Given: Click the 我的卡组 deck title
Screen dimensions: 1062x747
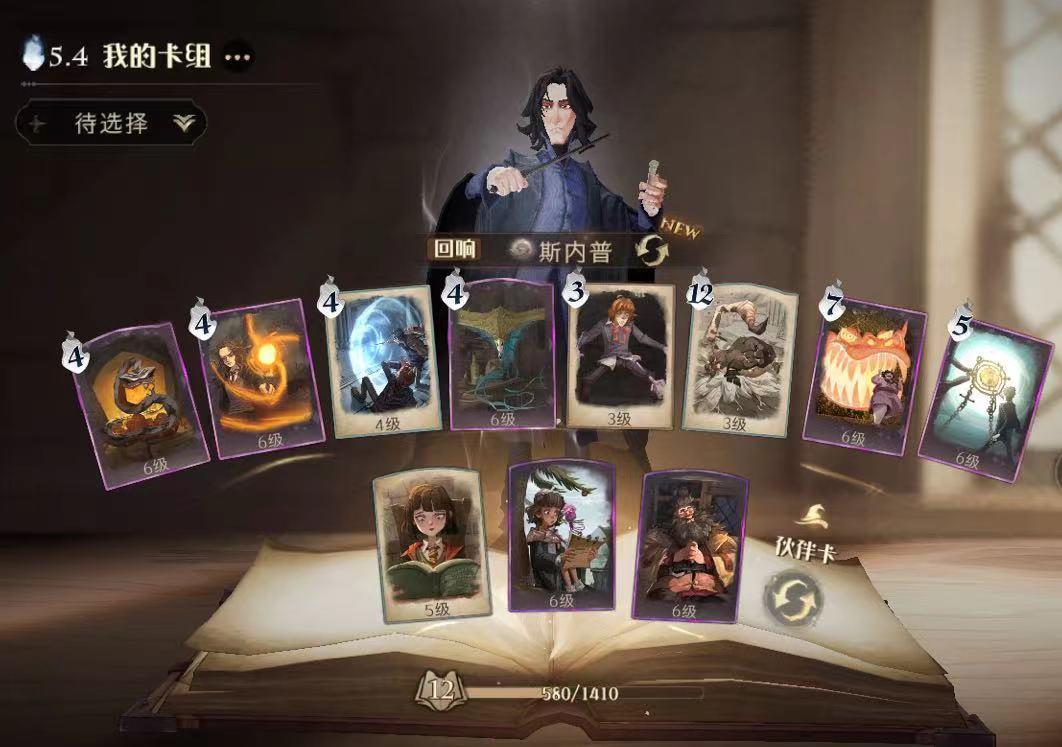Looking at the screenshot, I should (156, 56).
